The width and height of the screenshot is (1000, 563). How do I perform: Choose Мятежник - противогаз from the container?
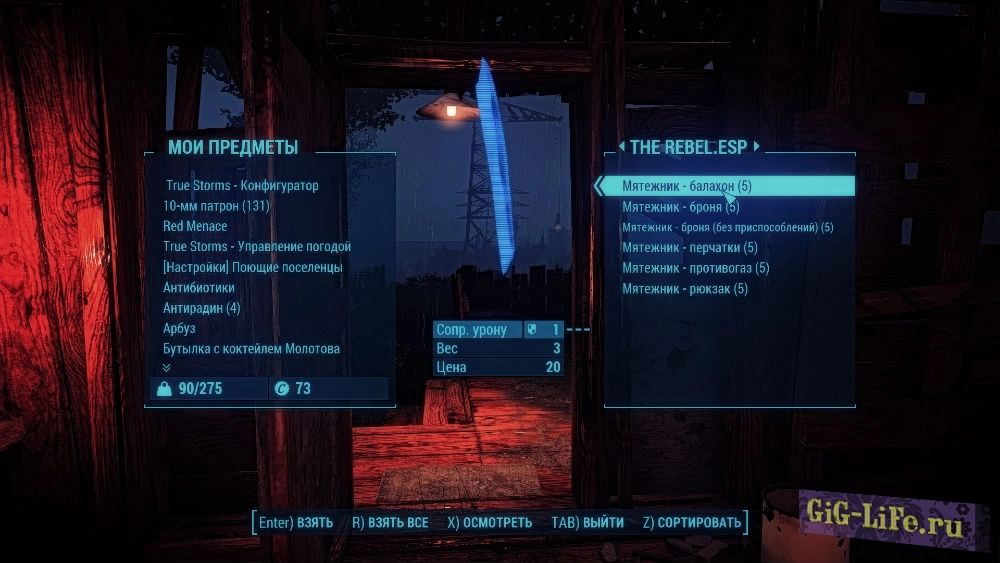695,268
